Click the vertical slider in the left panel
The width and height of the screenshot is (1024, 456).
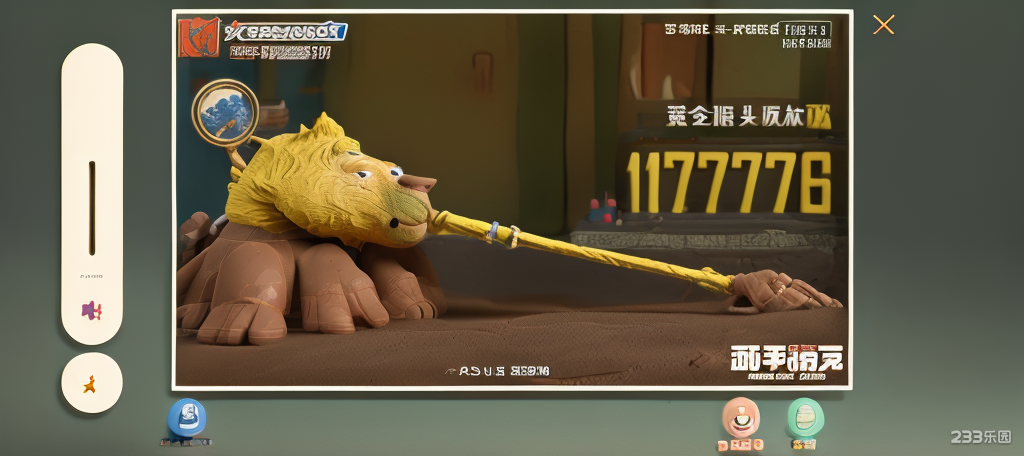[92, 207]
